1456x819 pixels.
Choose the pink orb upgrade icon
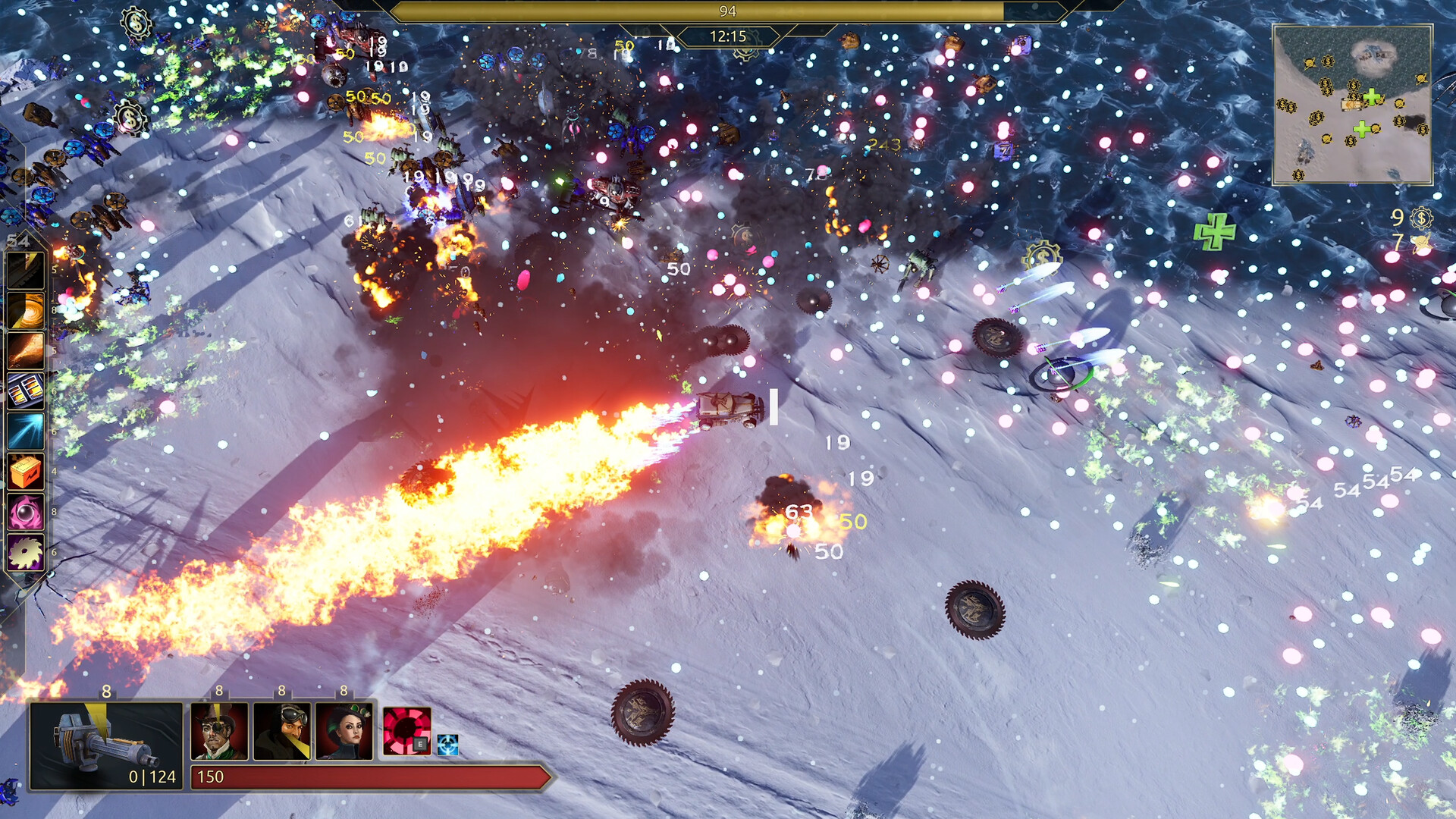[x=26, y=512]
